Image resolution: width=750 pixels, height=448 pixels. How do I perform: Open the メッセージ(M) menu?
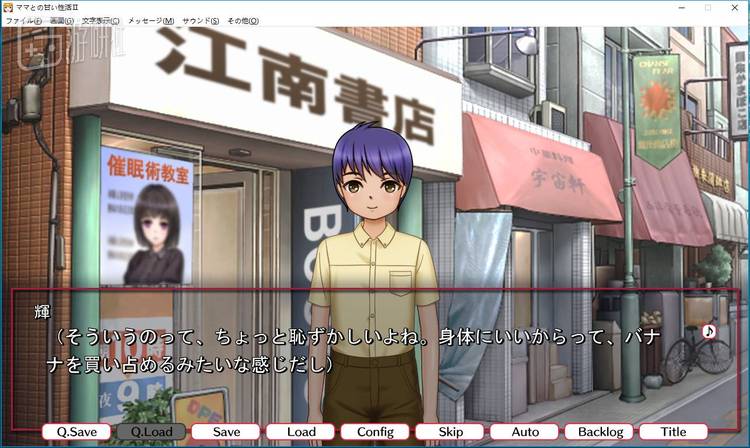click(x=150, y=21)
